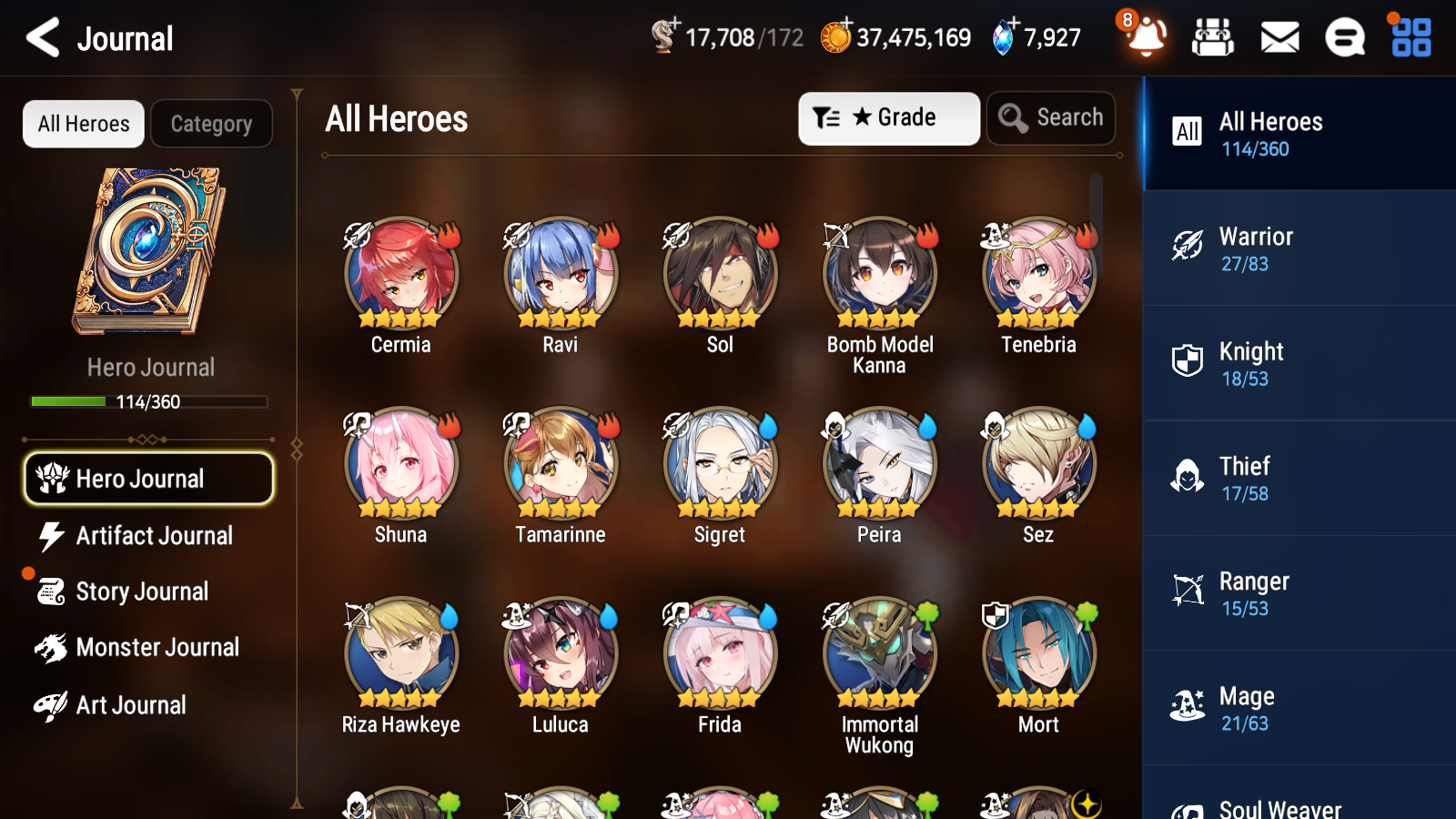
Task: Open the Grade sorting dropdown
Action: [x=888, y=118]
